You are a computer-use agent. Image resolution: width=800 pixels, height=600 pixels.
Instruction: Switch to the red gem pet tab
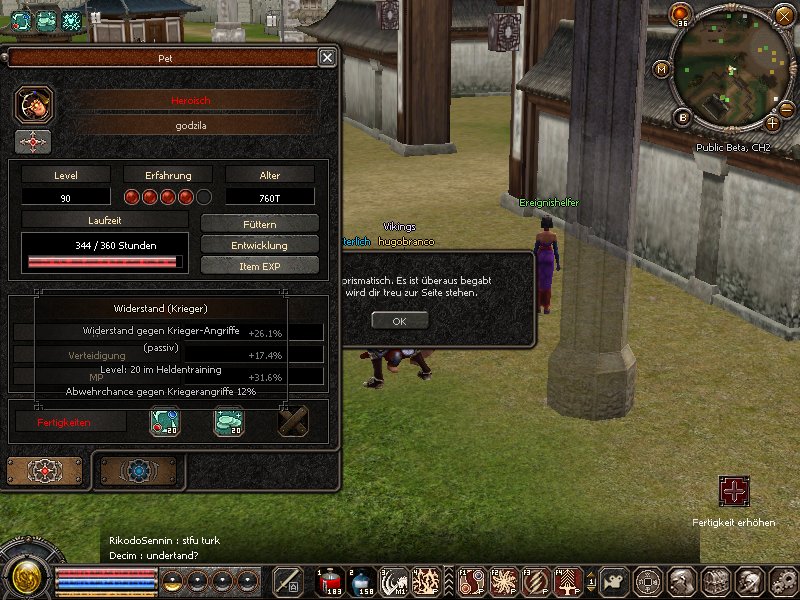[45, 470]
